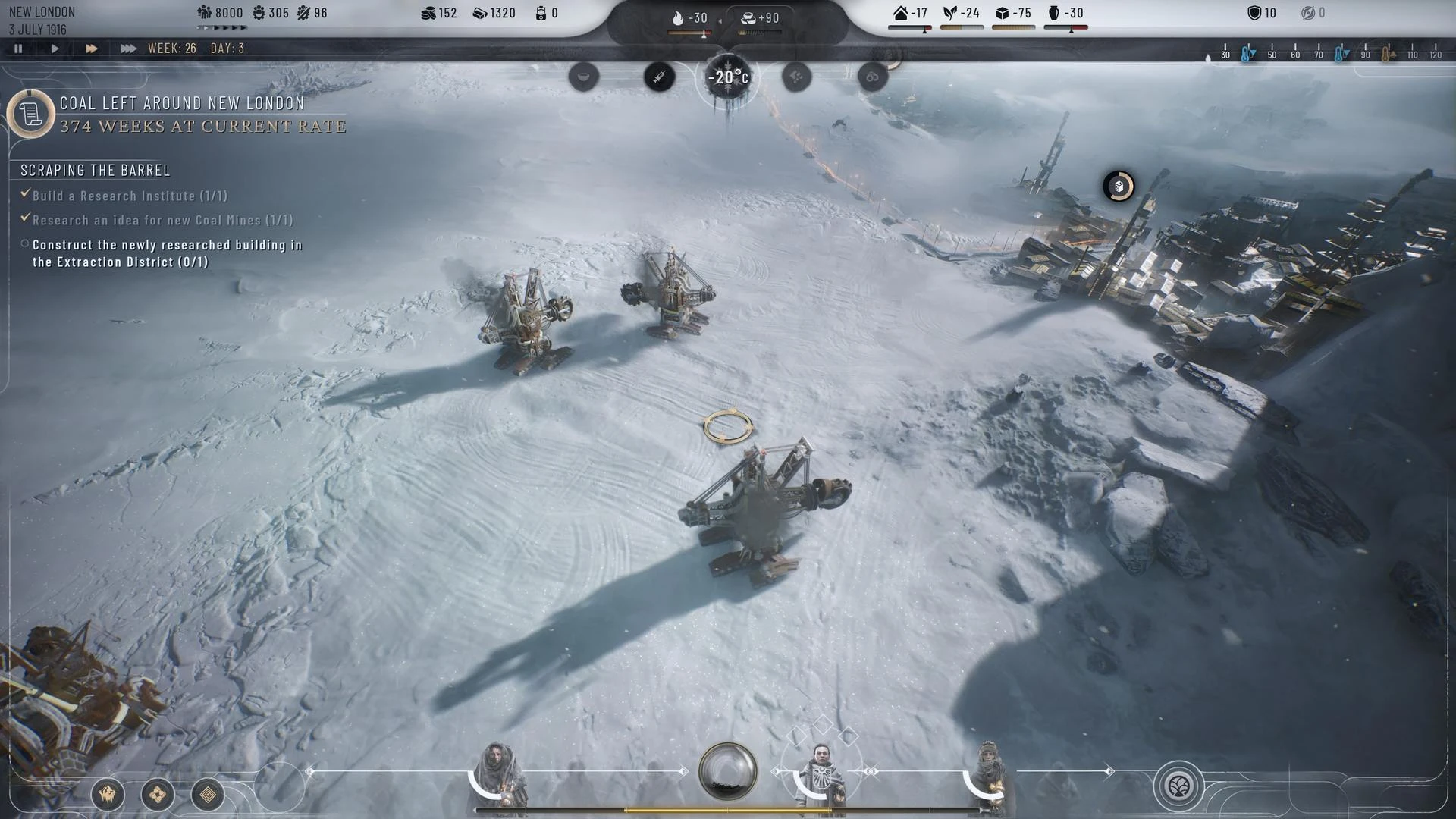Click the blue thermometer marker on the temperature timeline
This screenshot has width=1456, height=819.
click(1247, 54)
